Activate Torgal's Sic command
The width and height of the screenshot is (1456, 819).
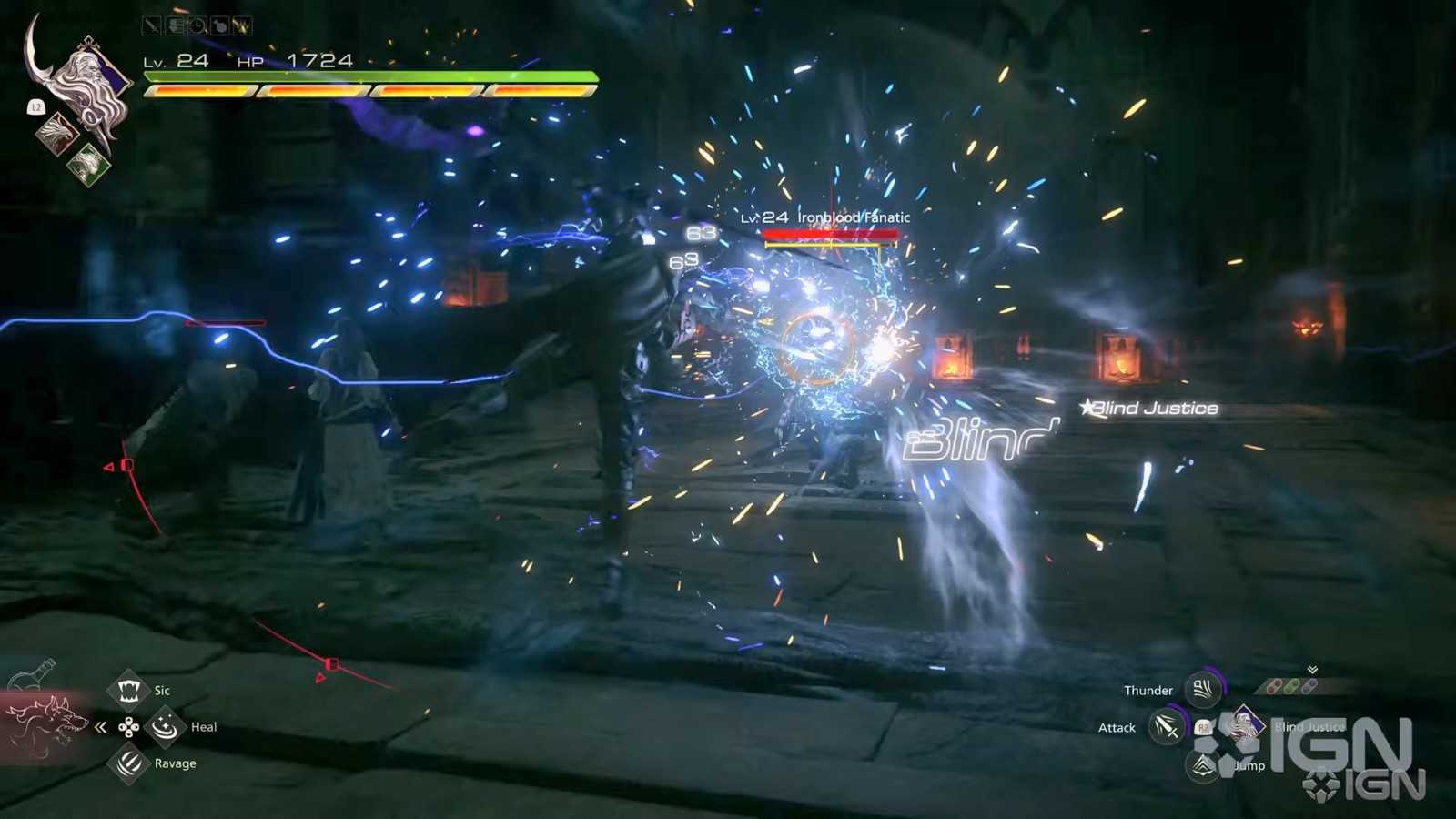pos(128,691)
